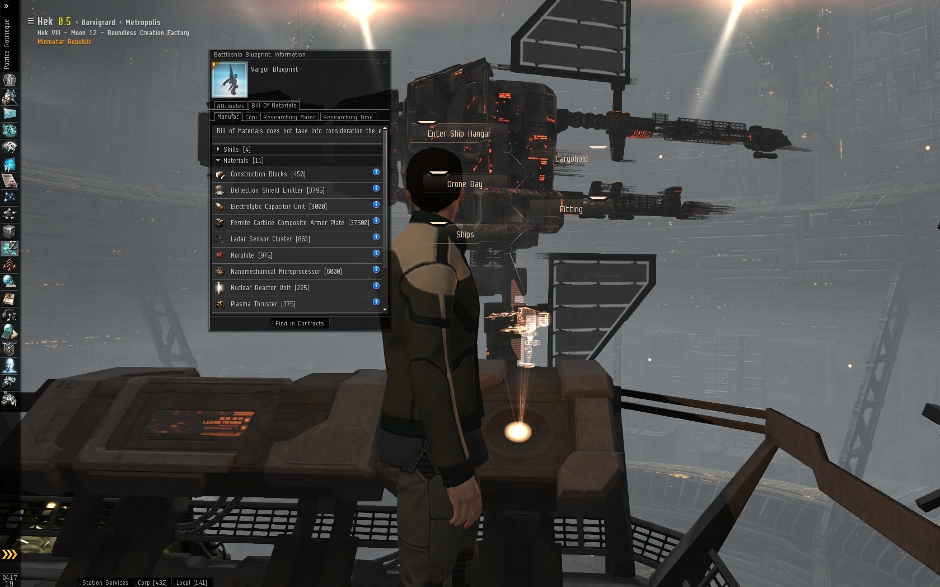Open the Vargur Blueprint thumbnail

pyautogui.click(x=230, y=79)
